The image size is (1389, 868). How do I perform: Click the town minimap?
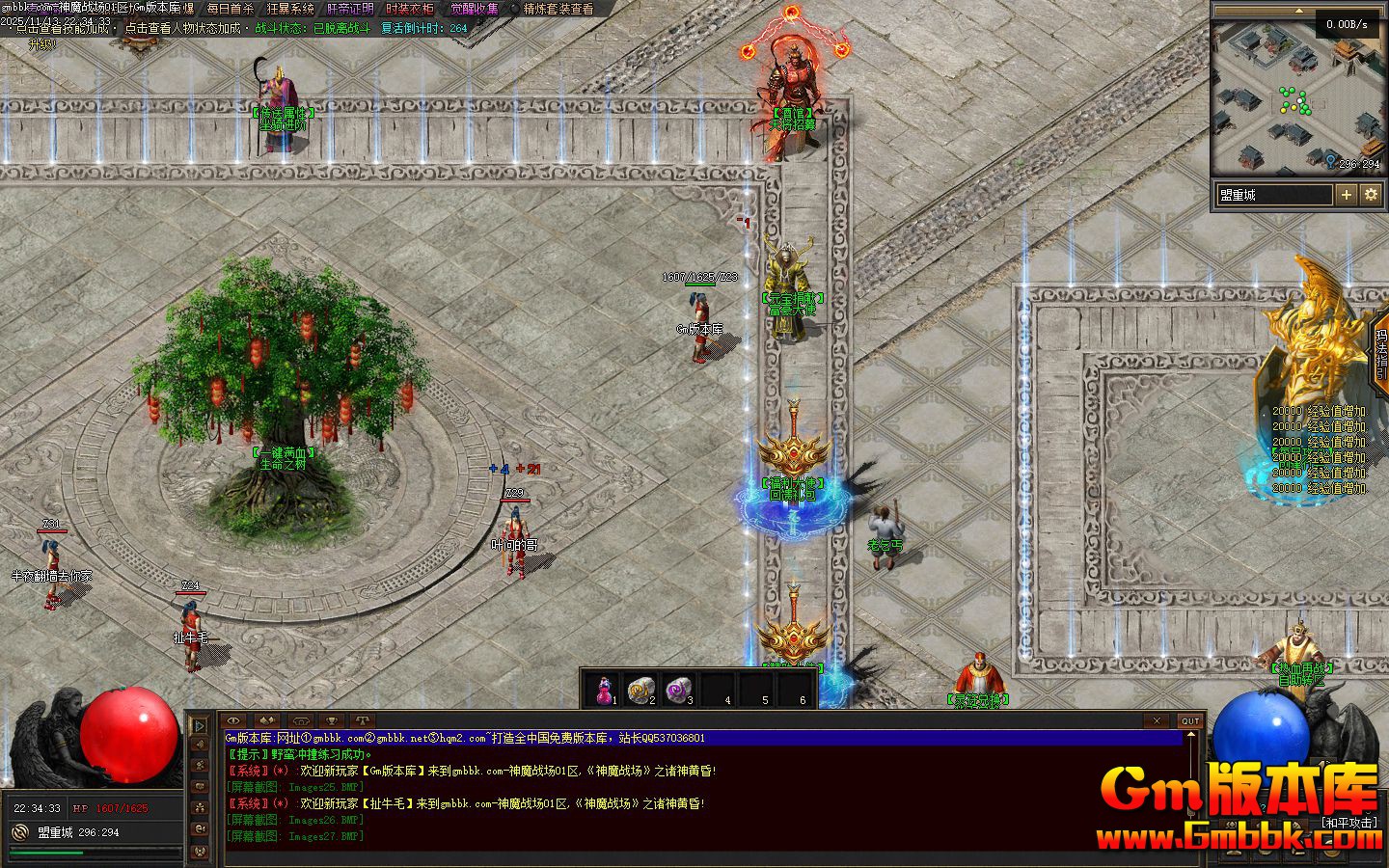[1298, 96]
